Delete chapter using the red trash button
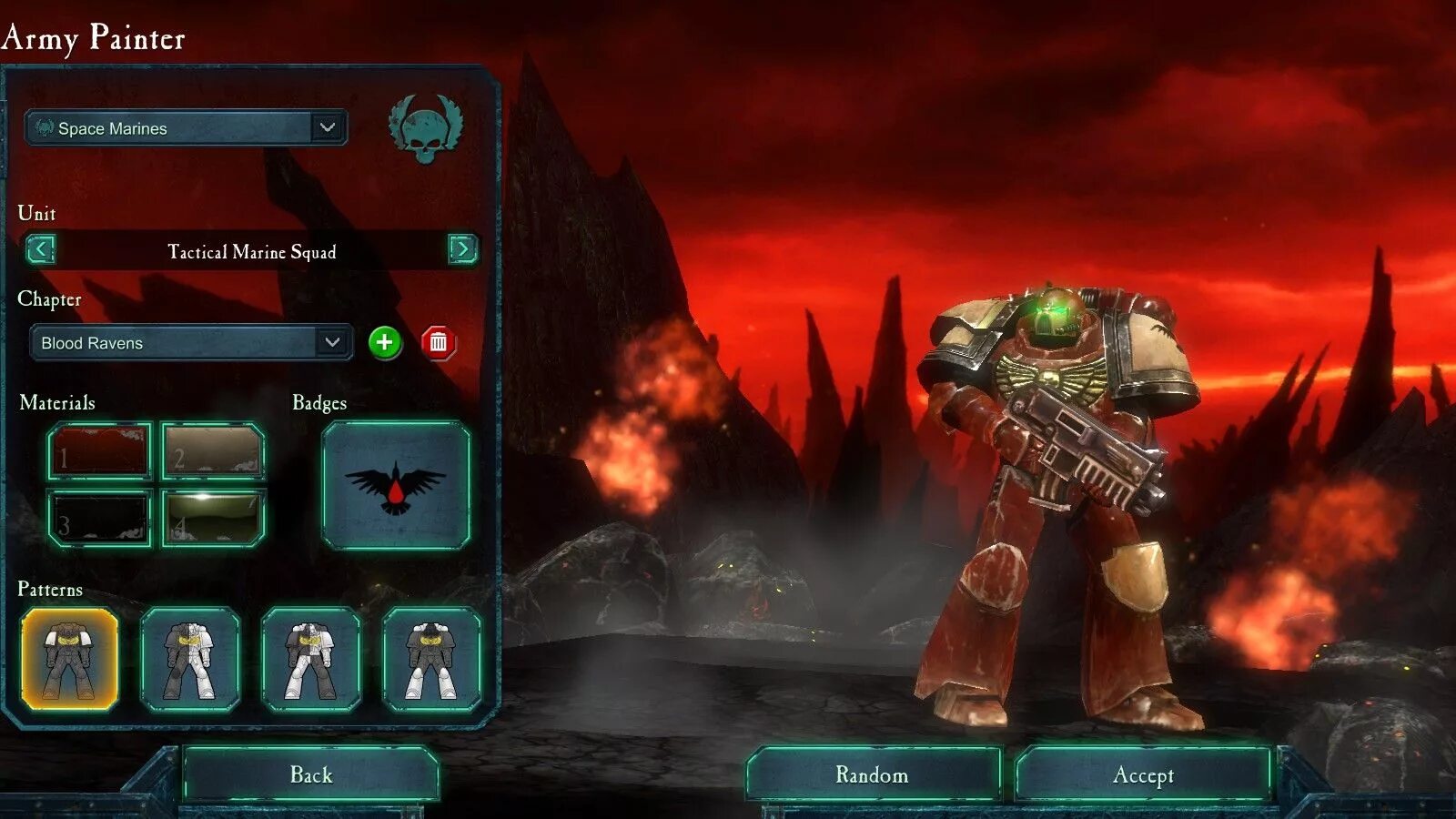This screenshot has height=819, width=1456. (x=438, y=343)
